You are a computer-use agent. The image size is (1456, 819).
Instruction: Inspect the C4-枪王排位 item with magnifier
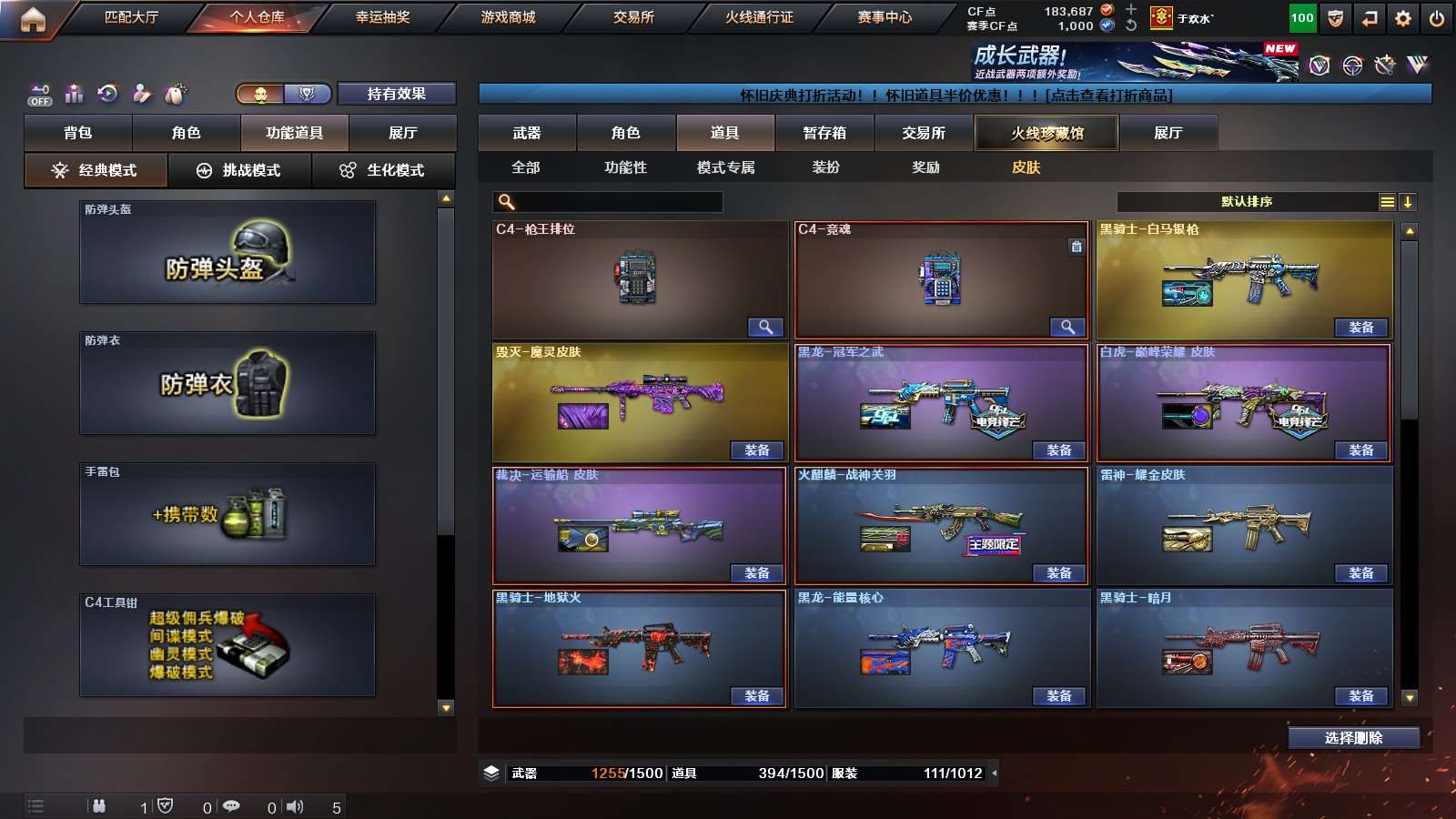(x=765, y=328)
